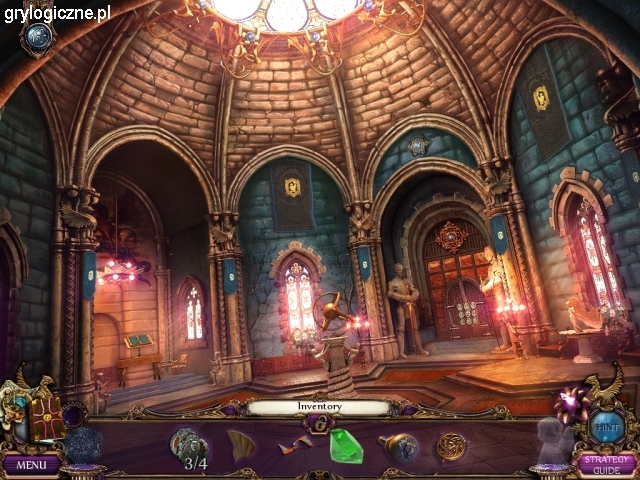Select the green gem in inventory
The width and height of the screenshot is (640, 480).
tap(346, 446)
